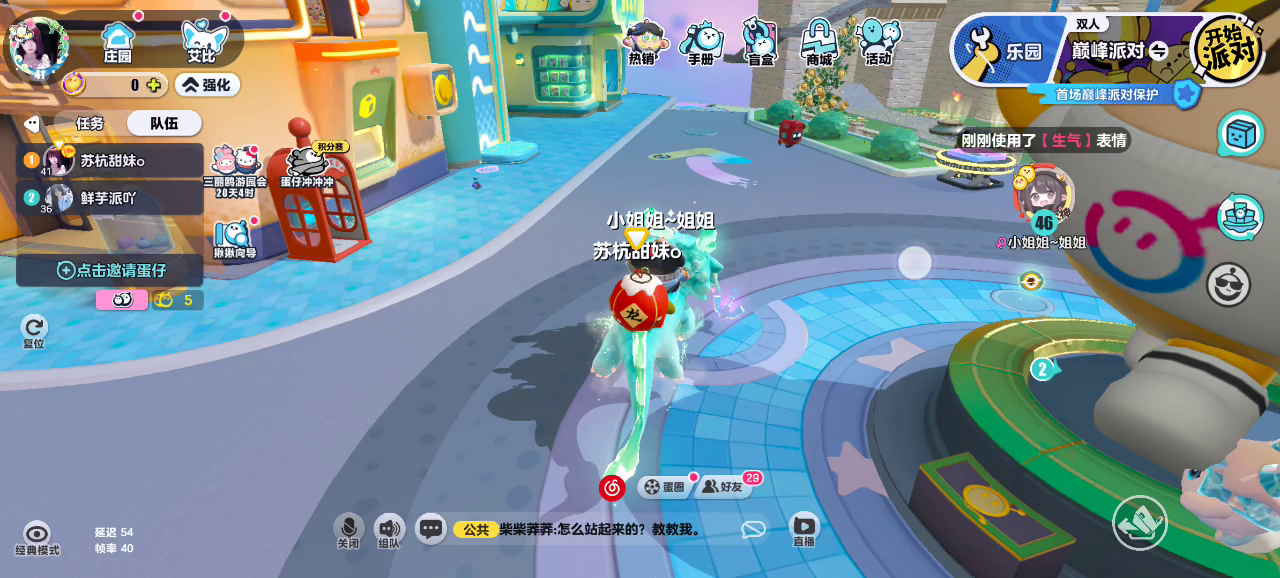The height and width of the screenshot is (578, 1280).
Task: Toggle the microphone 关闭 button
Action: pos(348,531)
